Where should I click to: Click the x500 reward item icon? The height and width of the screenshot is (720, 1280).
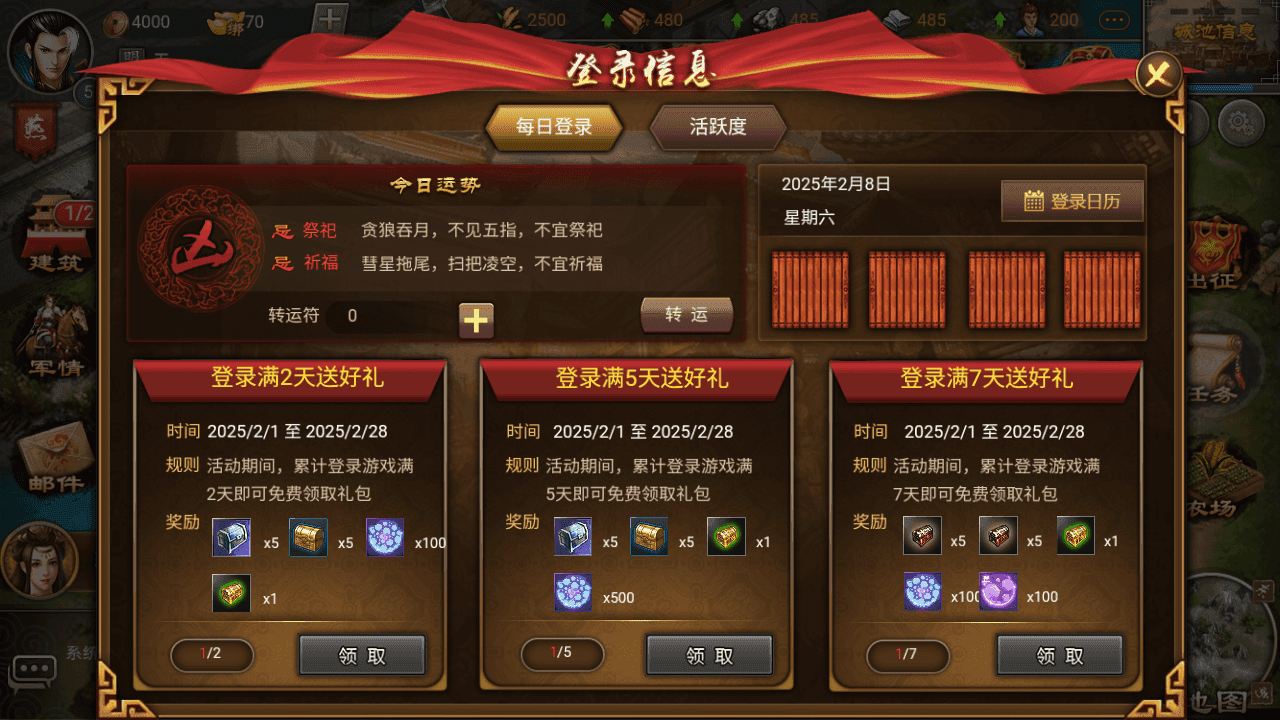(x=573, y=592)
